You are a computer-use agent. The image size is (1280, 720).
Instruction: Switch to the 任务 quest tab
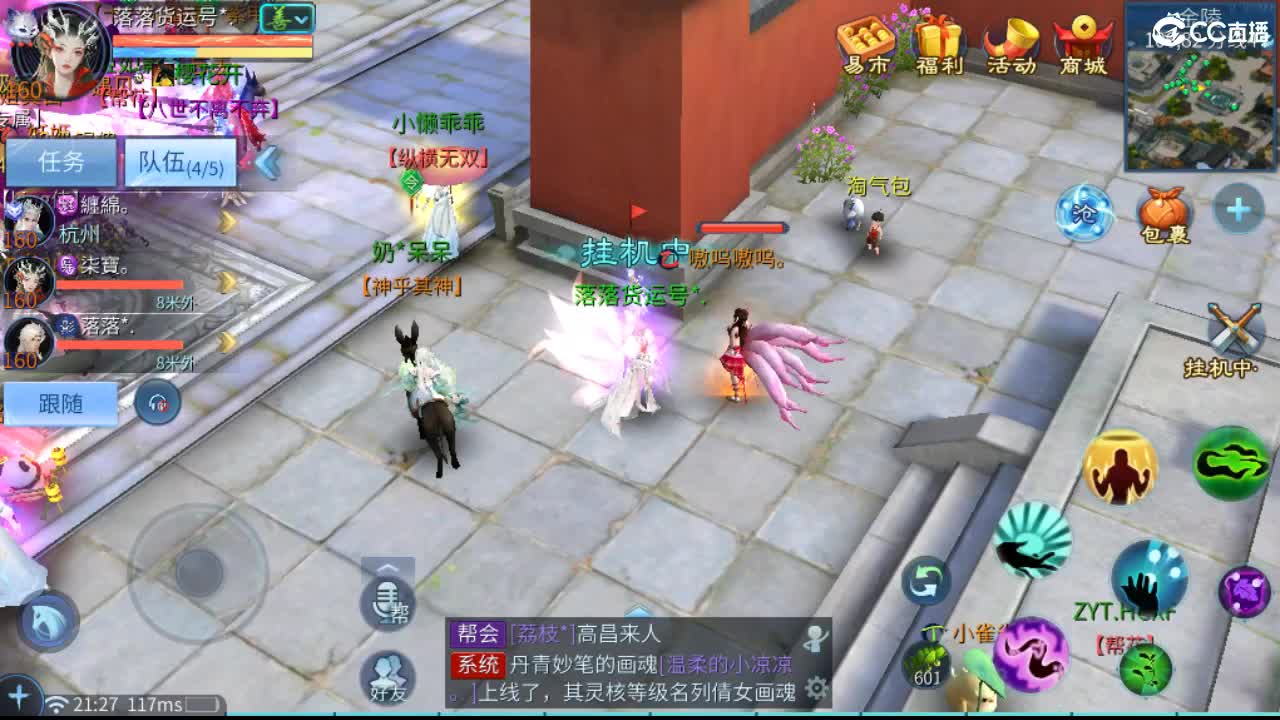62,160
